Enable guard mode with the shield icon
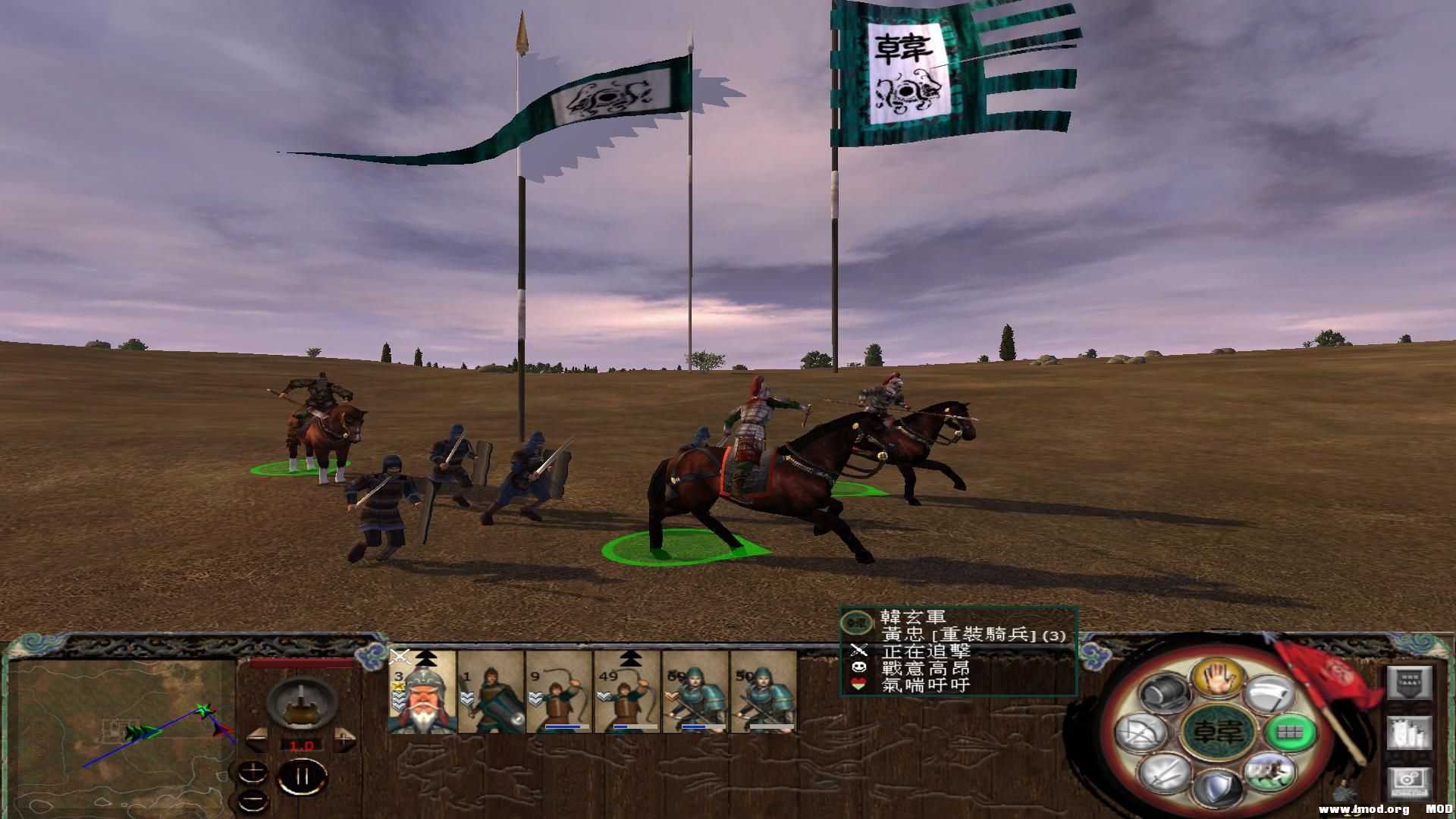This screenshot has width=1456, height=819. [x=1218, y=785]
